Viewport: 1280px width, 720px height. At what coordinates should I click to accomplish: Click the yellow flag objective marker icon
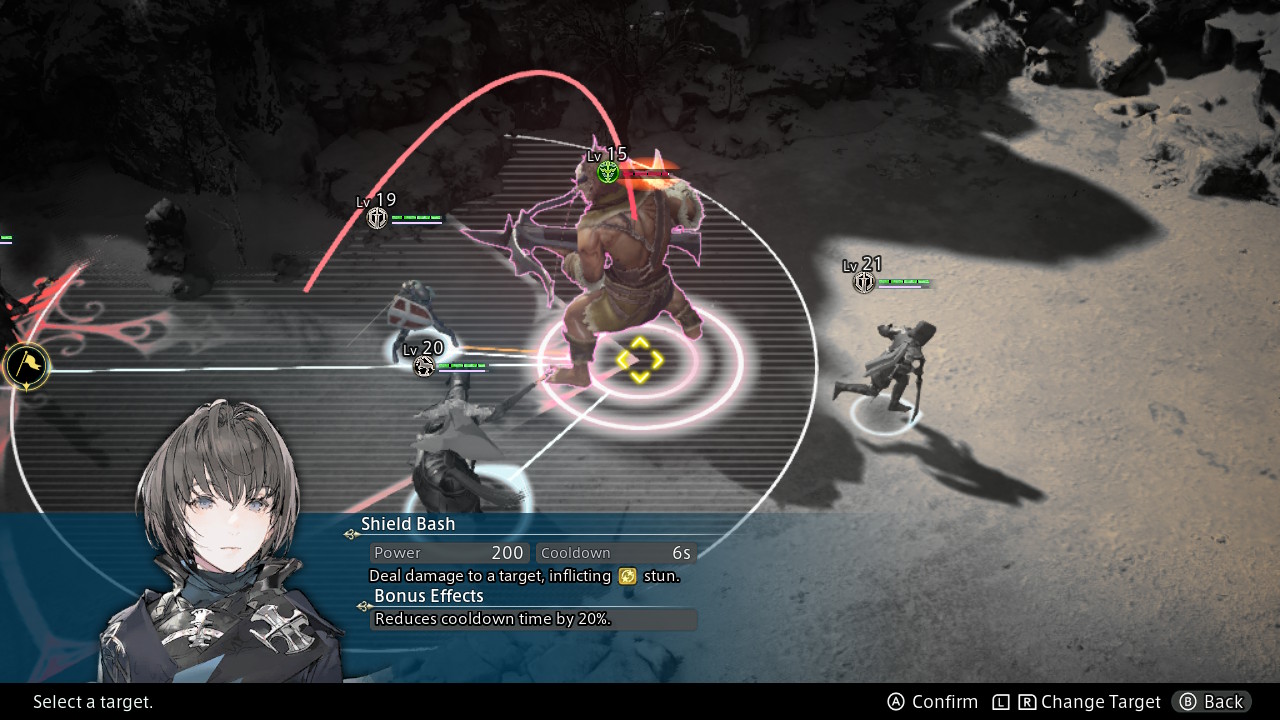point(27,365)
